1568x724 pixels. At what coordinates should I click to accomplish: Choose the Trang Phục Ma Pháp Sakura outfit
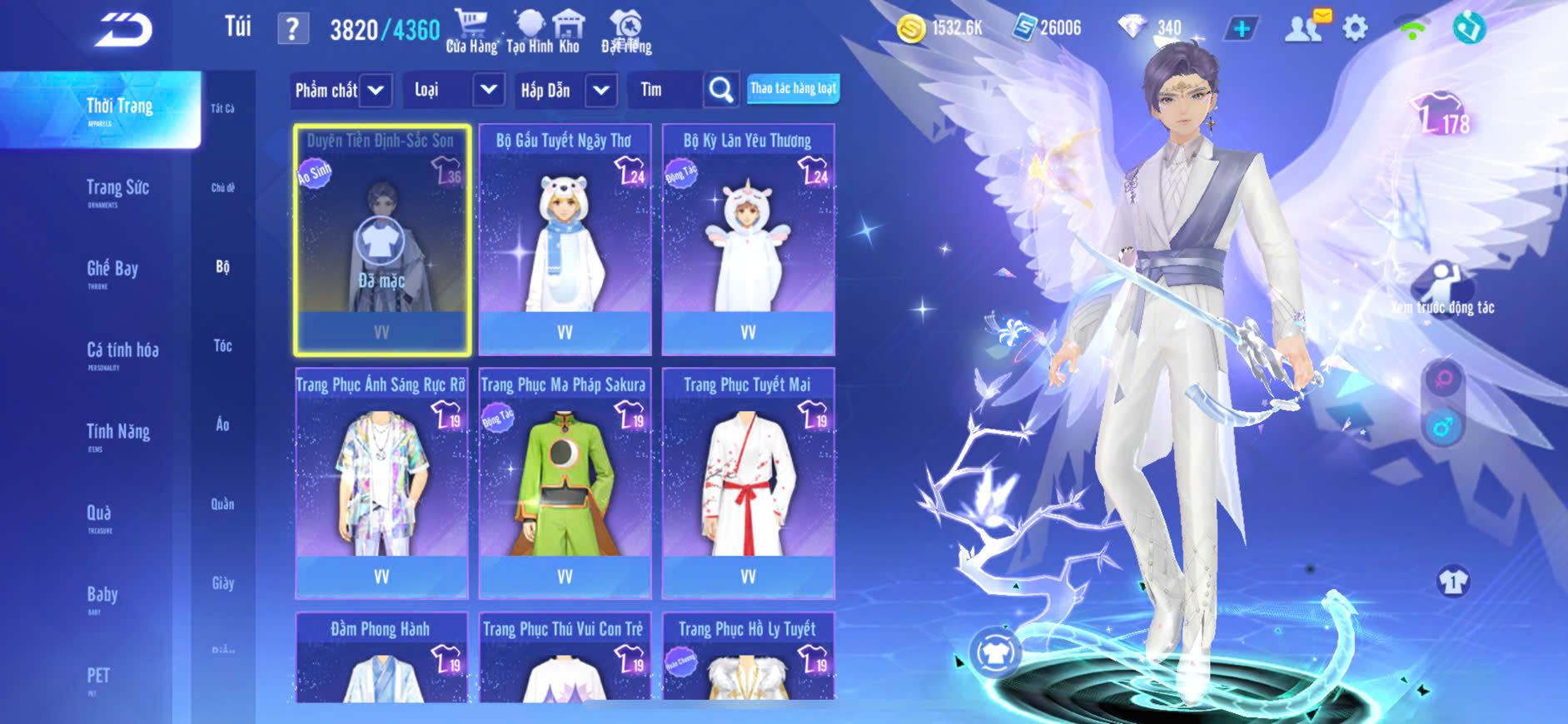[x=565, y=483]
